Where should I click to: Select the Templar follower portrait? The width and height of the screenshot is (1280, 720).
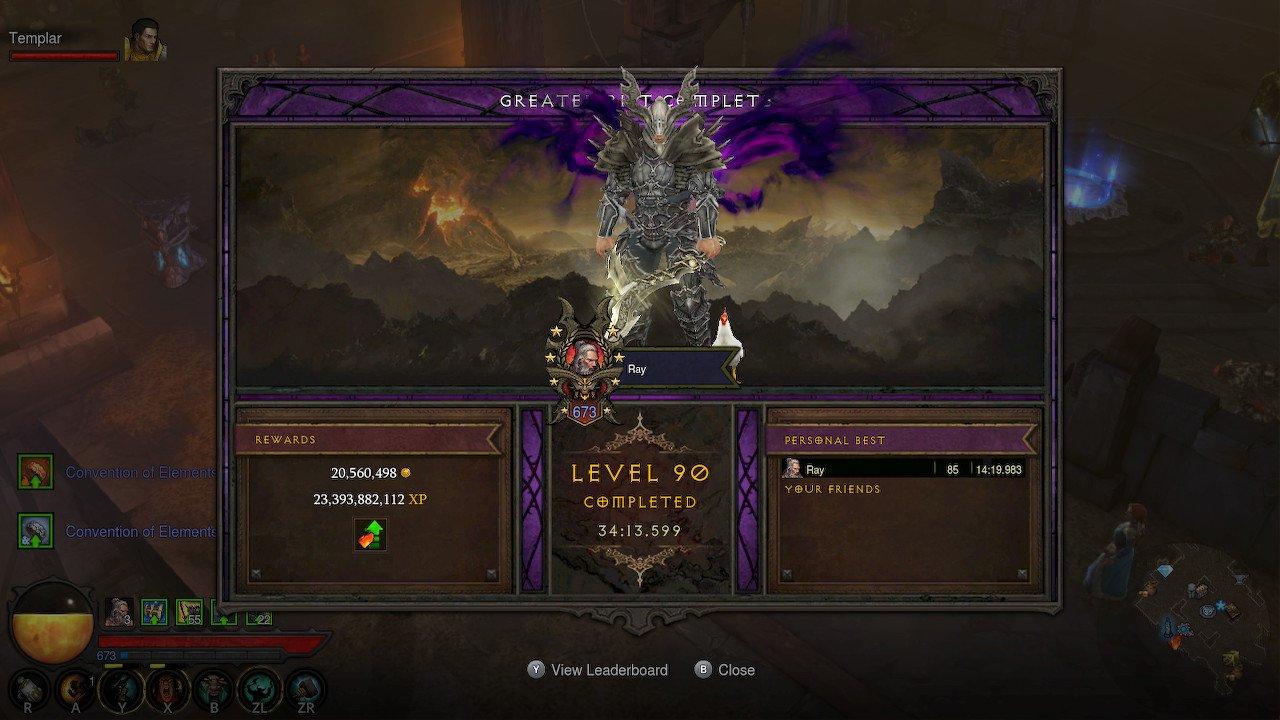pyautogui.click(x=144, y=41)
